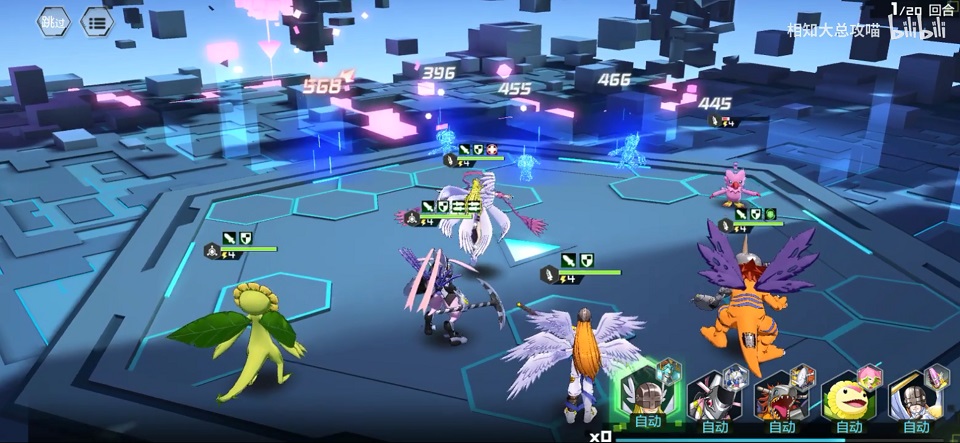Open the hexagonal list menu button
The width and height of the screenshot is (960, 443).
click(97, 21)
